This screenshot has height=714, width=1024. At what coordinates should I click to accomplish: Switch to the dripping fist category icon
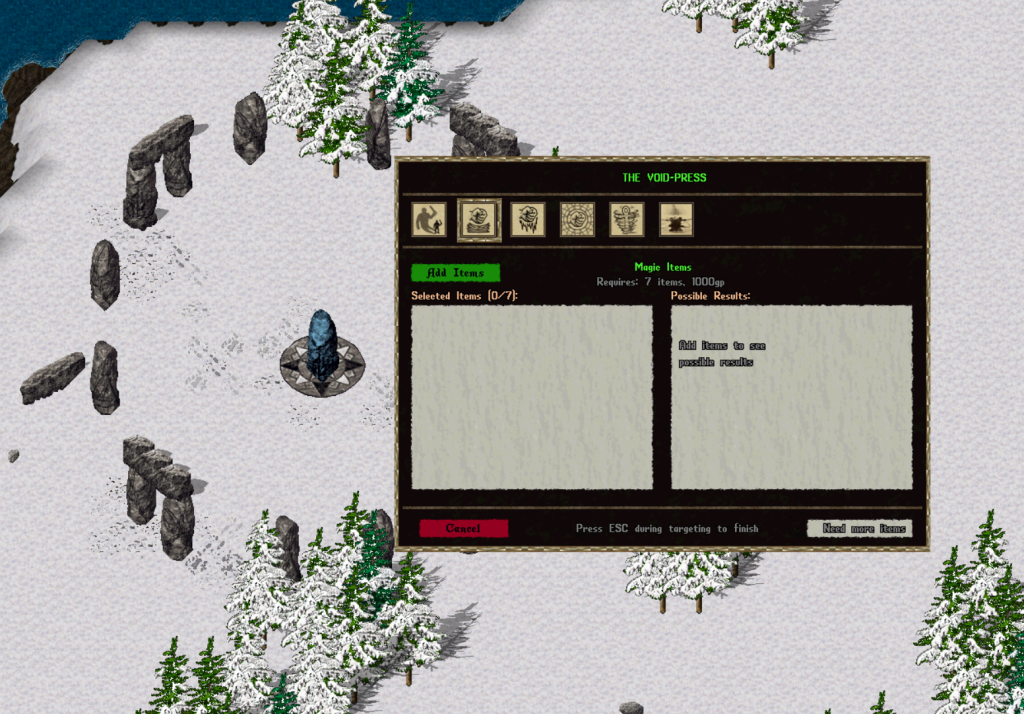[528, 219]
